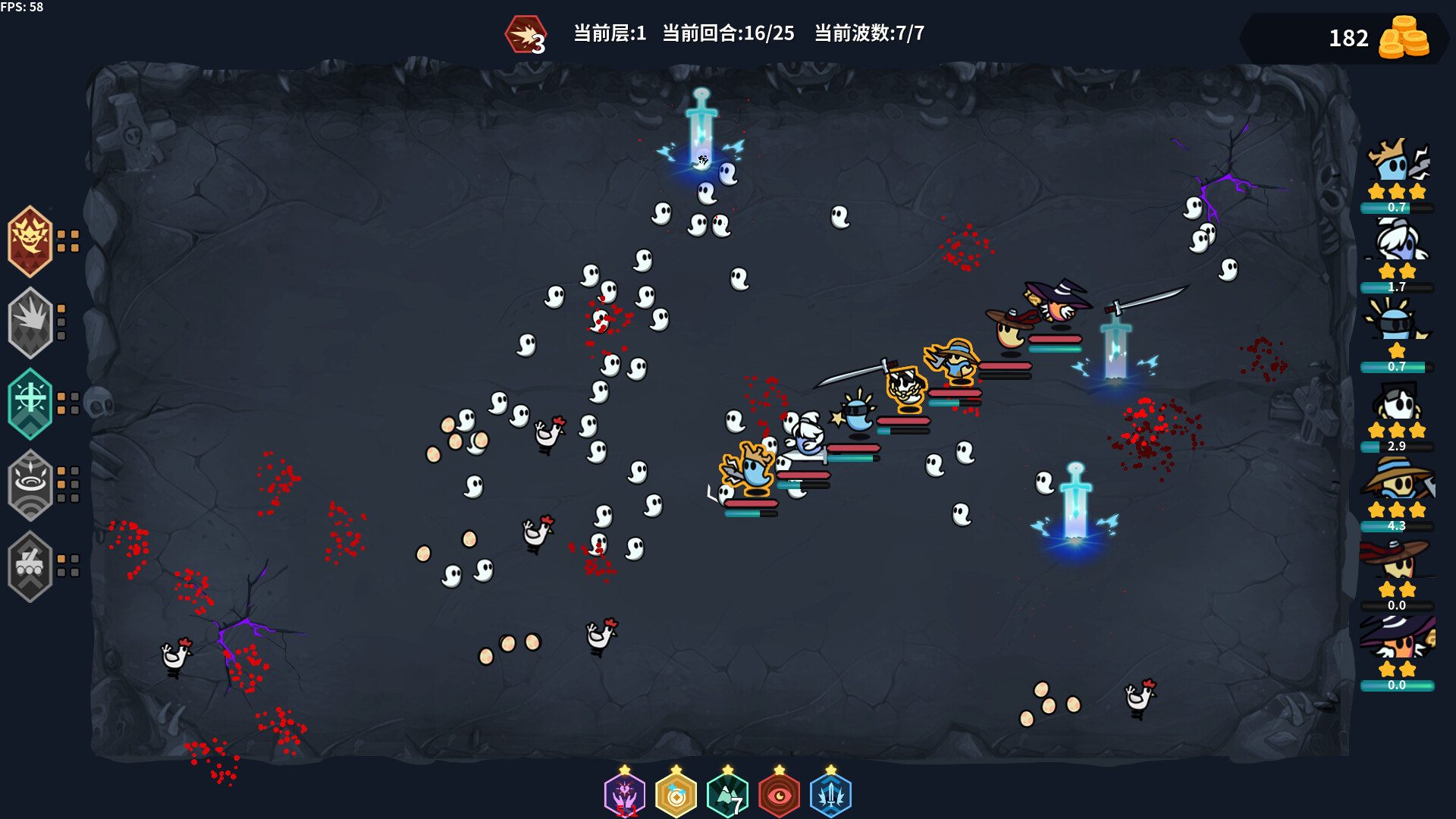Image resolution: width=1456 pixels, height=819 pixels.
Task: Open the pink hands-heart badge showing 5.1
Action: [x=625, y=794]
